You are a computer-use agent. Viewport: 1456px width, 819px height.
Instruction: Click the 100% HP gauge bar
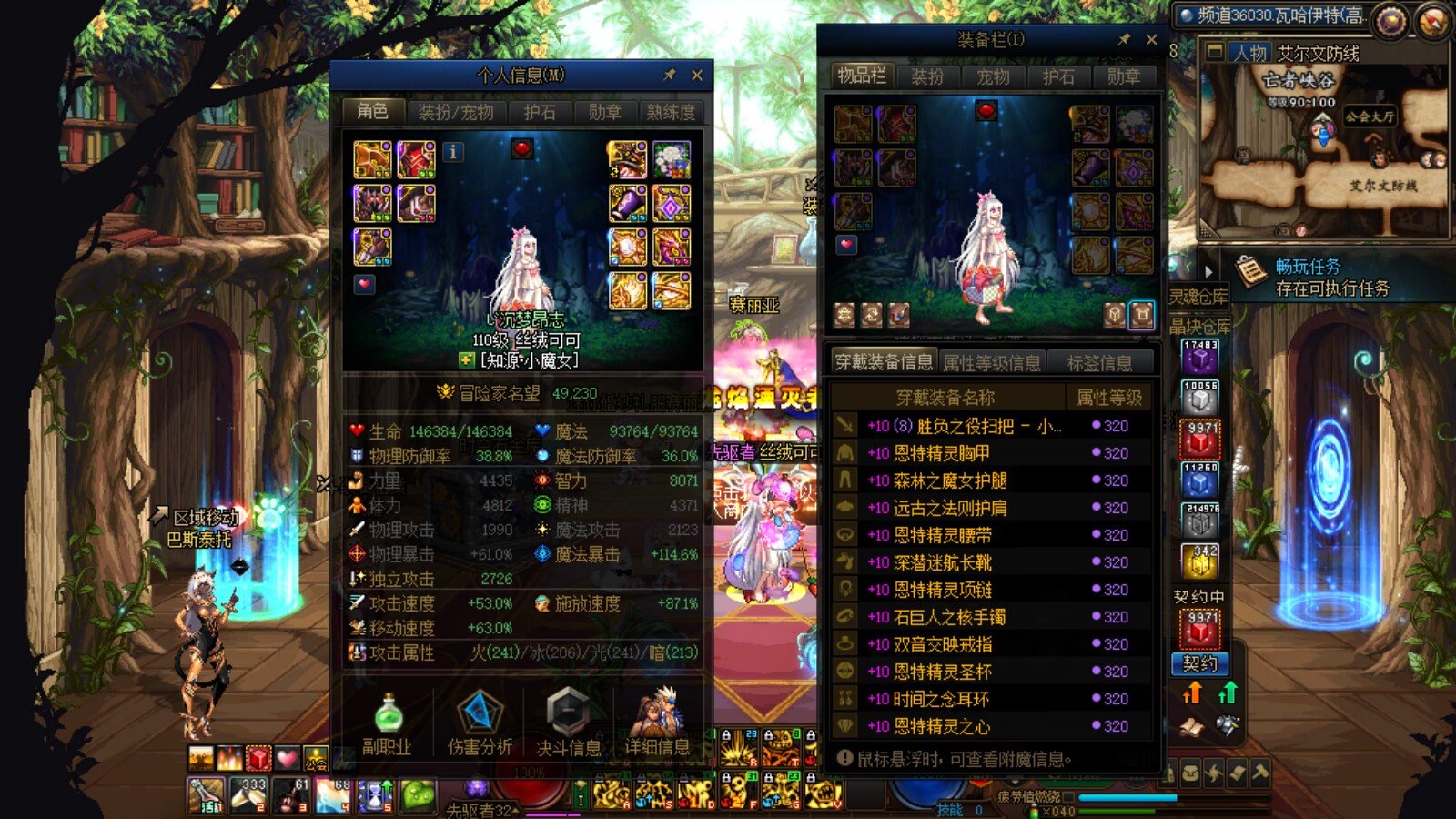tap(528, 769)
